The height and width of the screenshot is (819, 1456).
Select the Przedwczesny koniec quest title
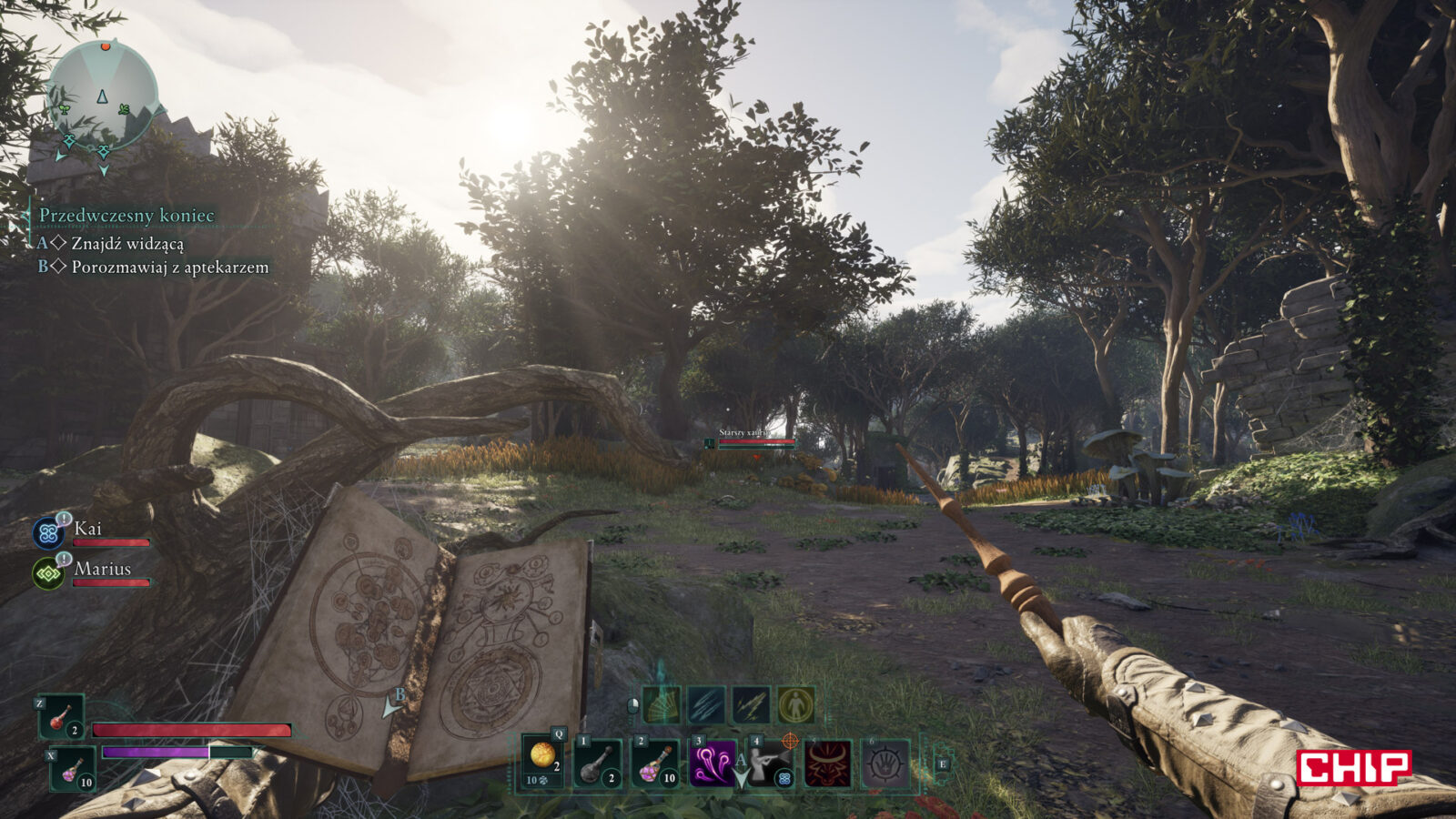pos(126,216)
